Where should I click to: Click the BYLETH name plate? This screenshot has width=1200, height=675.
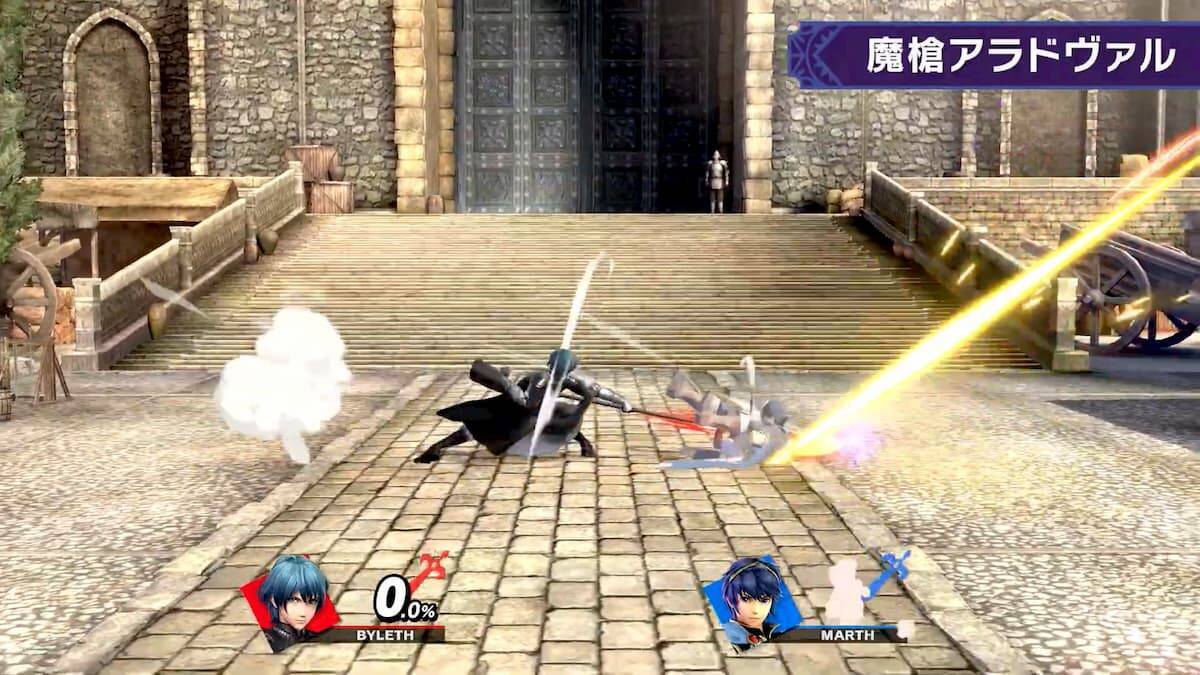coord(383,634)
